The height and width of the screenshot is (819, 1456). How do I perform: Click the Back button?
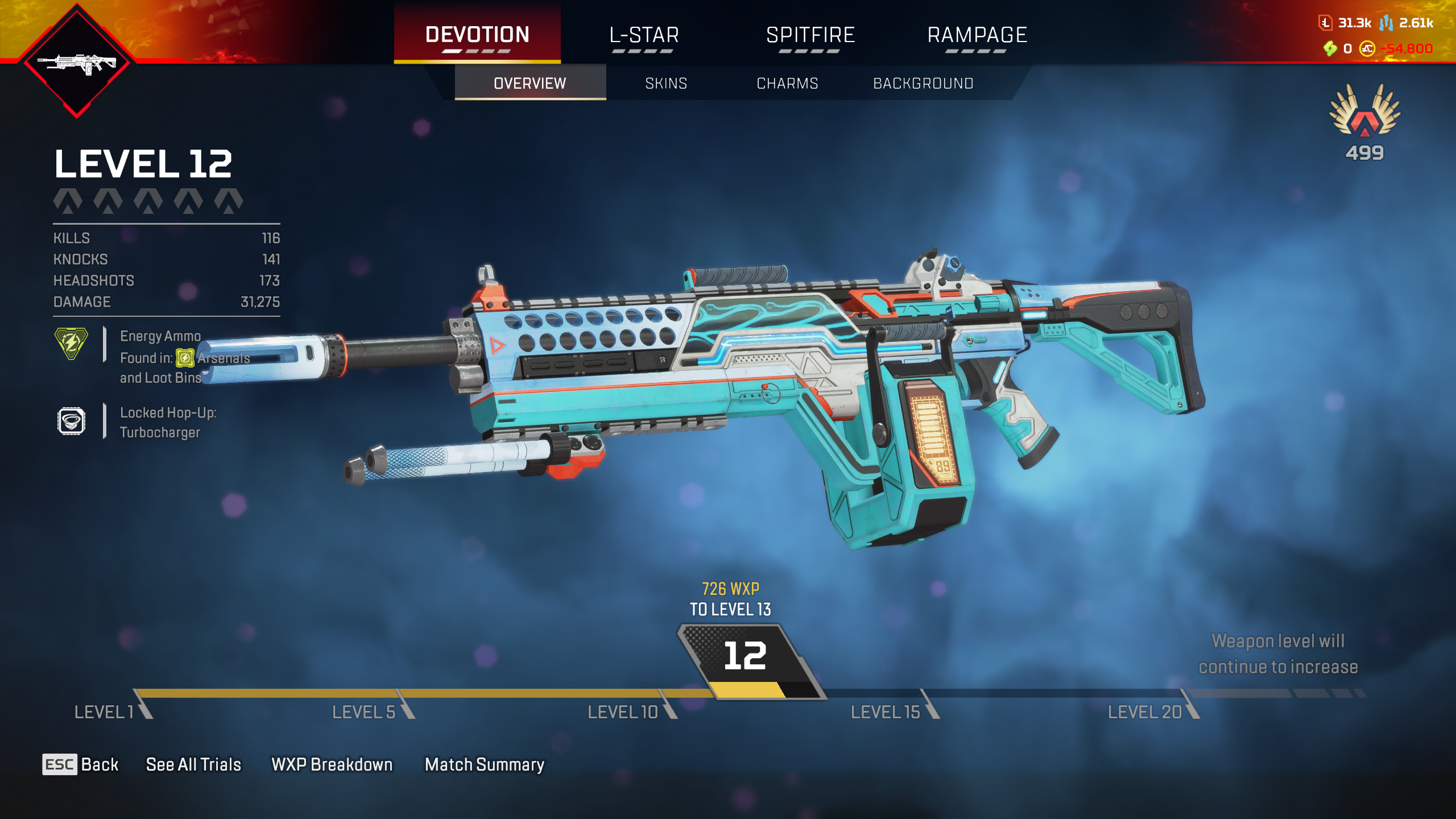81,764
